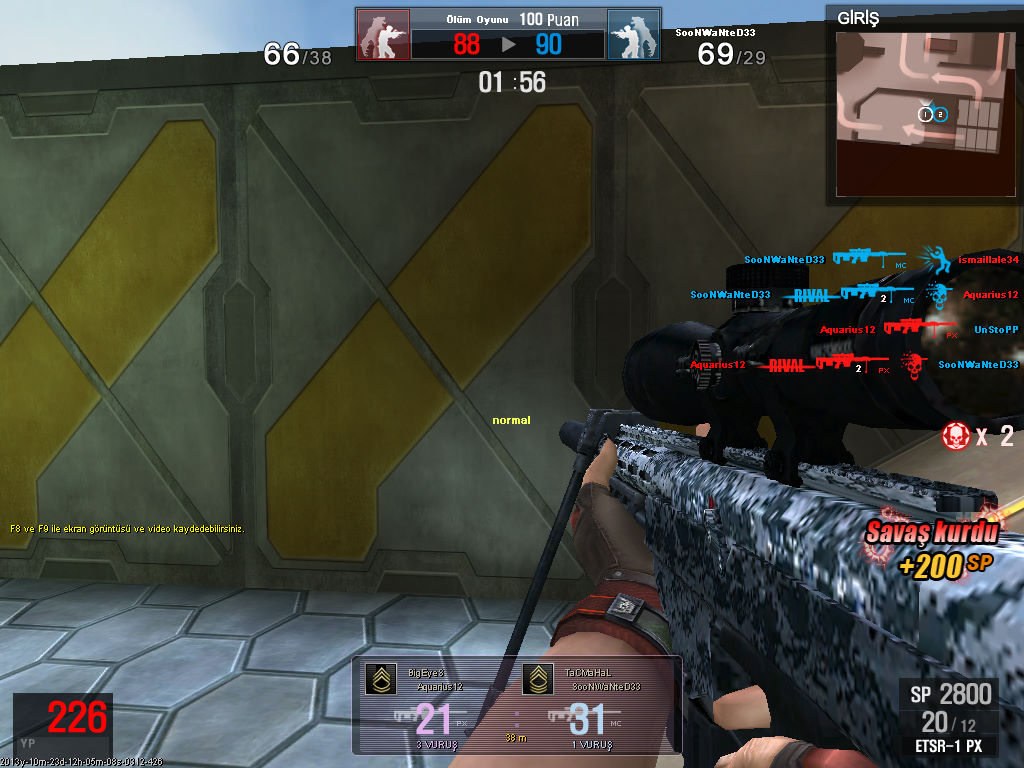Select the red team wolf emblem
Screen dimensions: 1024x768
click(x=383, y=35)
